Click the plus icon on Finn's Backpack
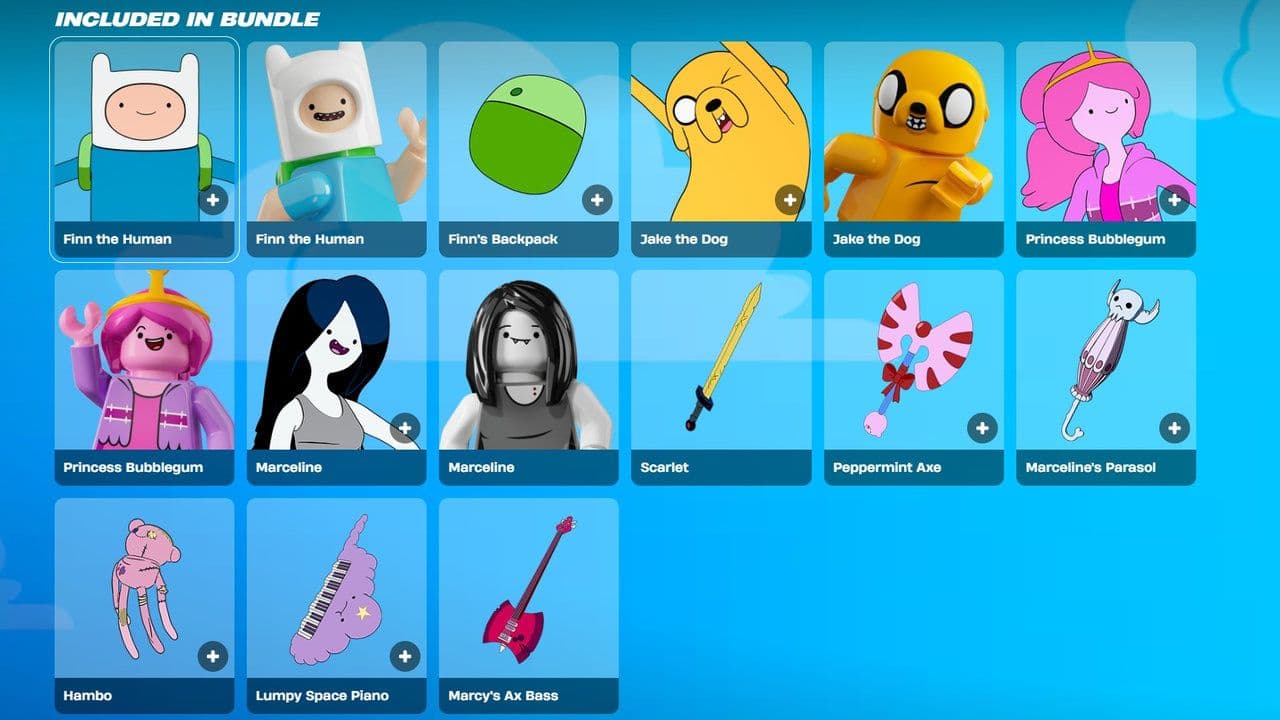This screenshot has width=1280, height=720. tap(595, 198)
